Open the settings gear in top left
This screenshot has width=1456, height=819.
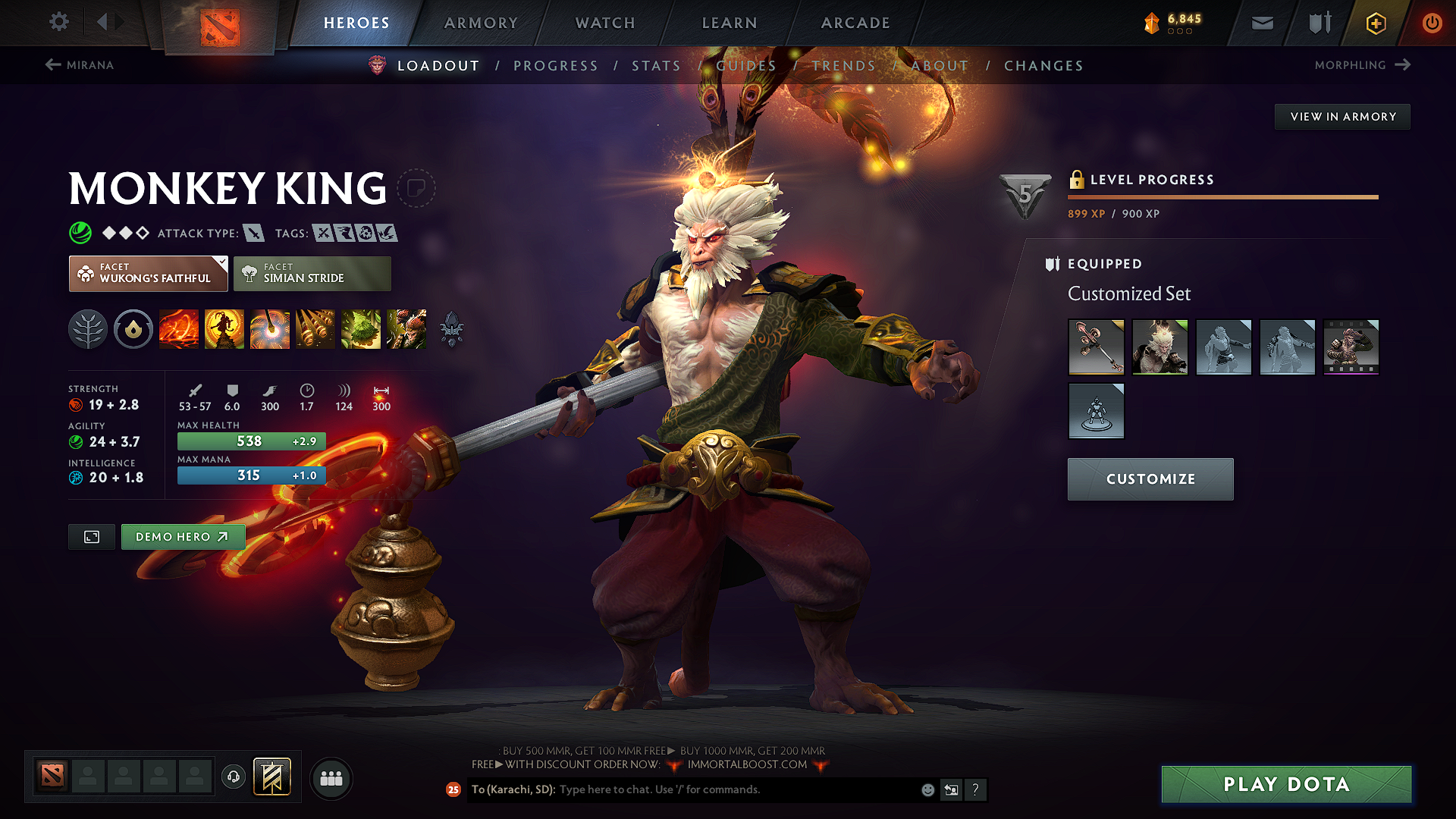tap(58, 22)
